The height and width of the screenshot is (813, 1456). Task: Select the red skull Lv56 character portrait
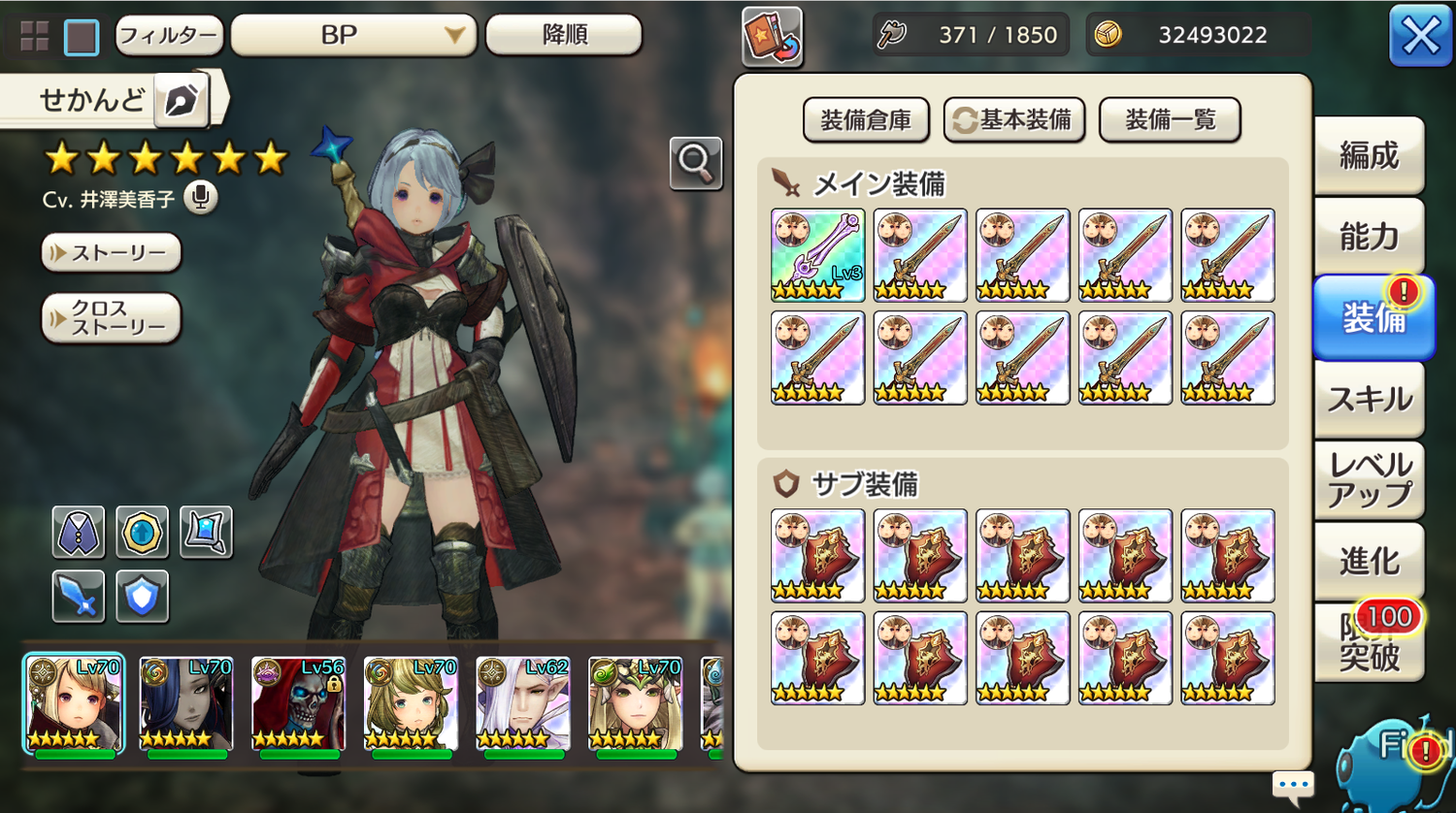[297, 704]
